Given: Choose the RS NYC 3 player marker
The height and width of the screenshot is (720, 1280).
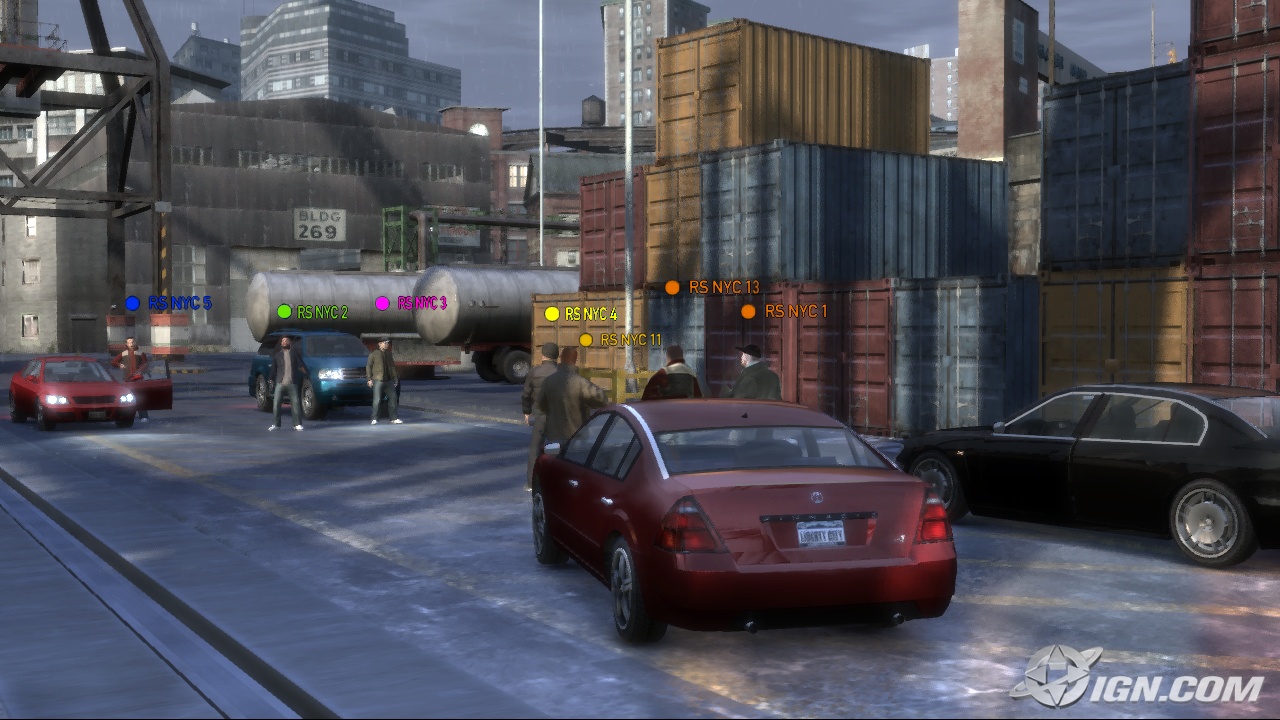Looking at the screenshot, I should pyautogui.click(x=411, y=303).
